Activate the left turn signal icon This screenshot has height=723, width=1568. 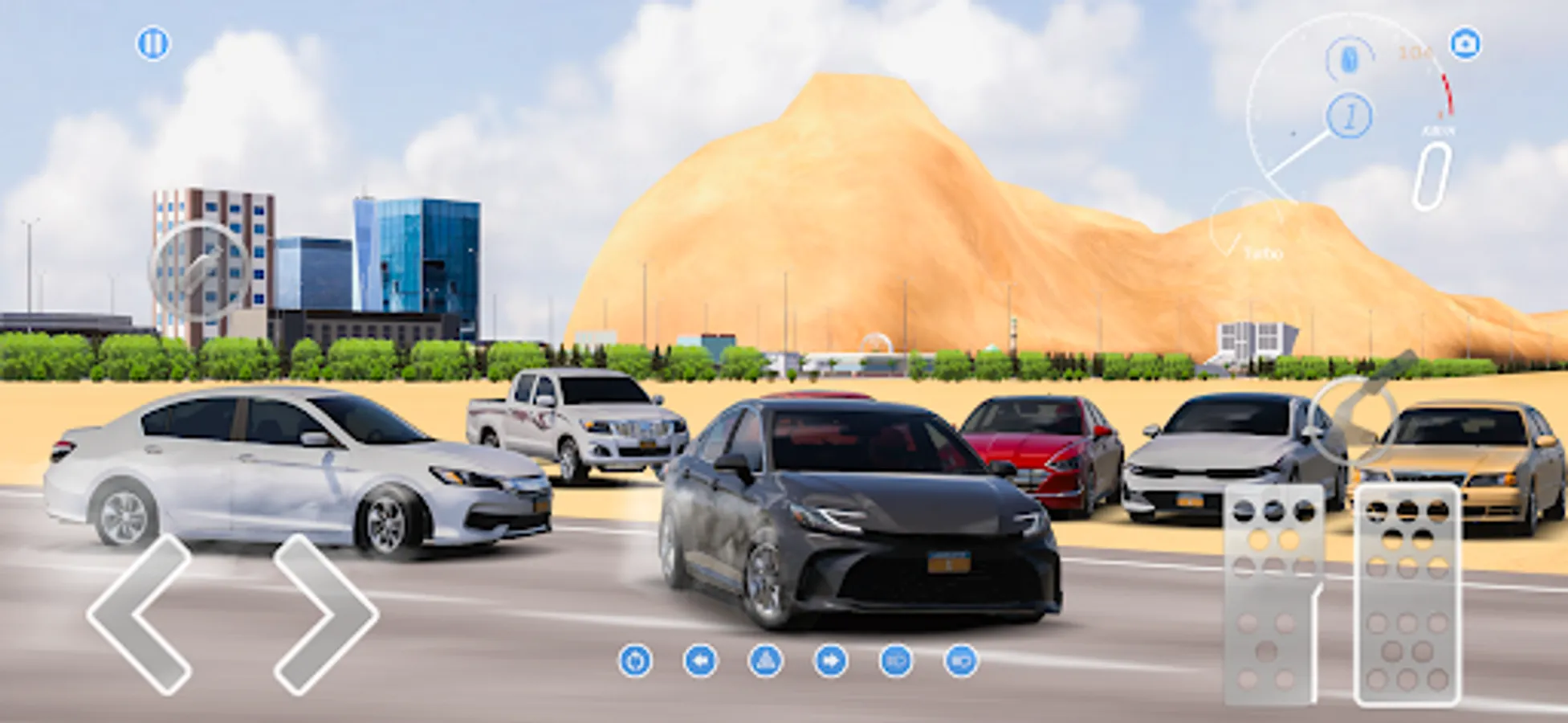click(702, 661)
